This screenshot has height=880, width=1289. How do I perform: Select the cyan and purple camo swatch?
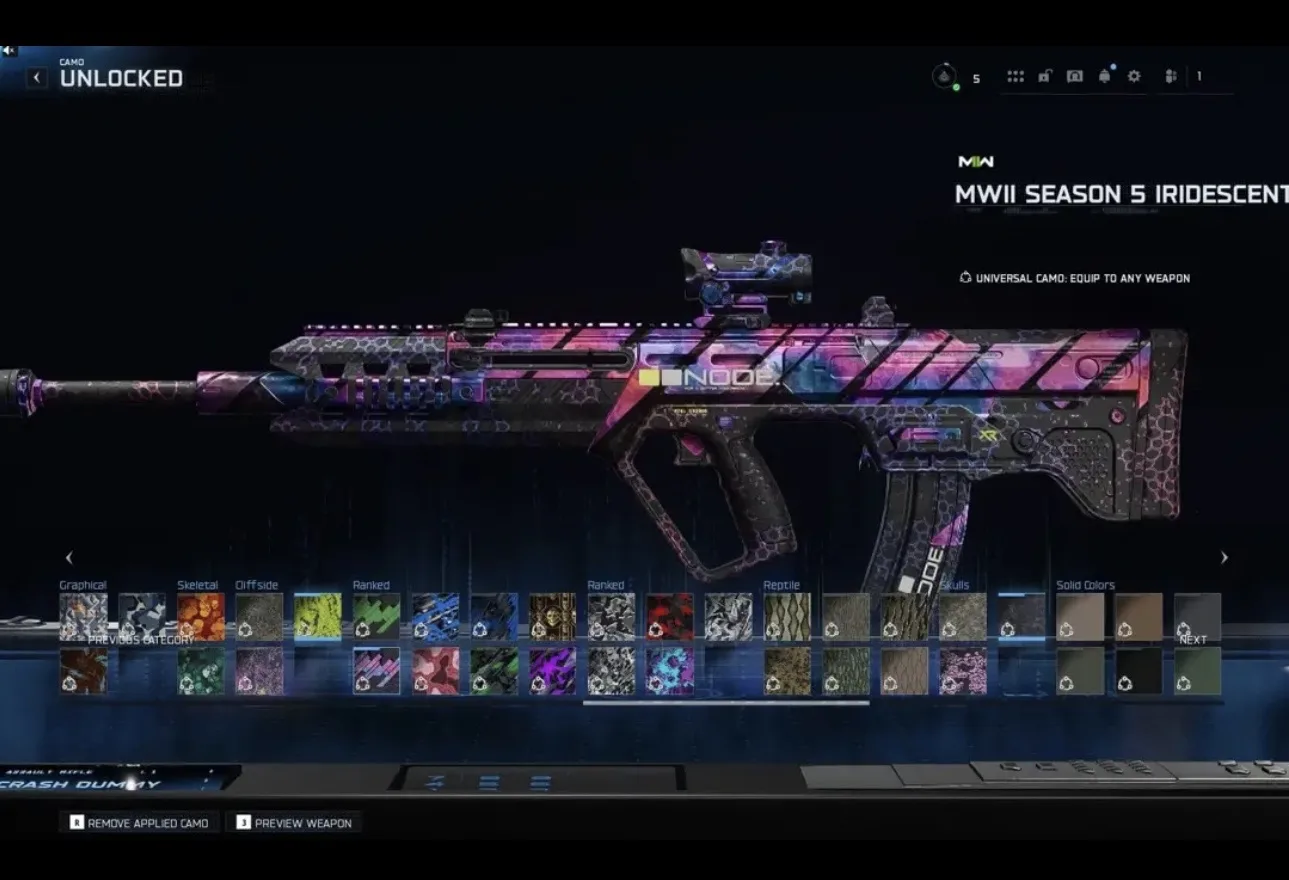click(669, 670)
